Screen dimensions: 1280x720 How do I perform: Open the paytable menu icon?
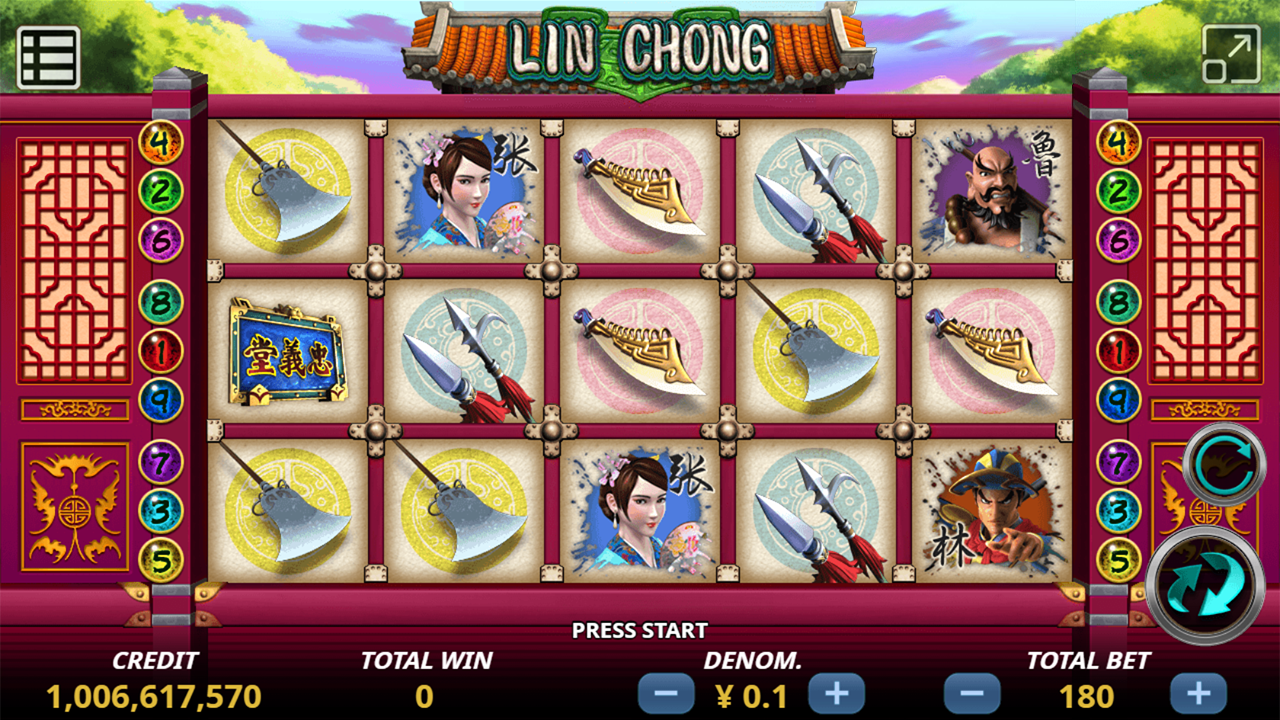(x=48, y=57)
